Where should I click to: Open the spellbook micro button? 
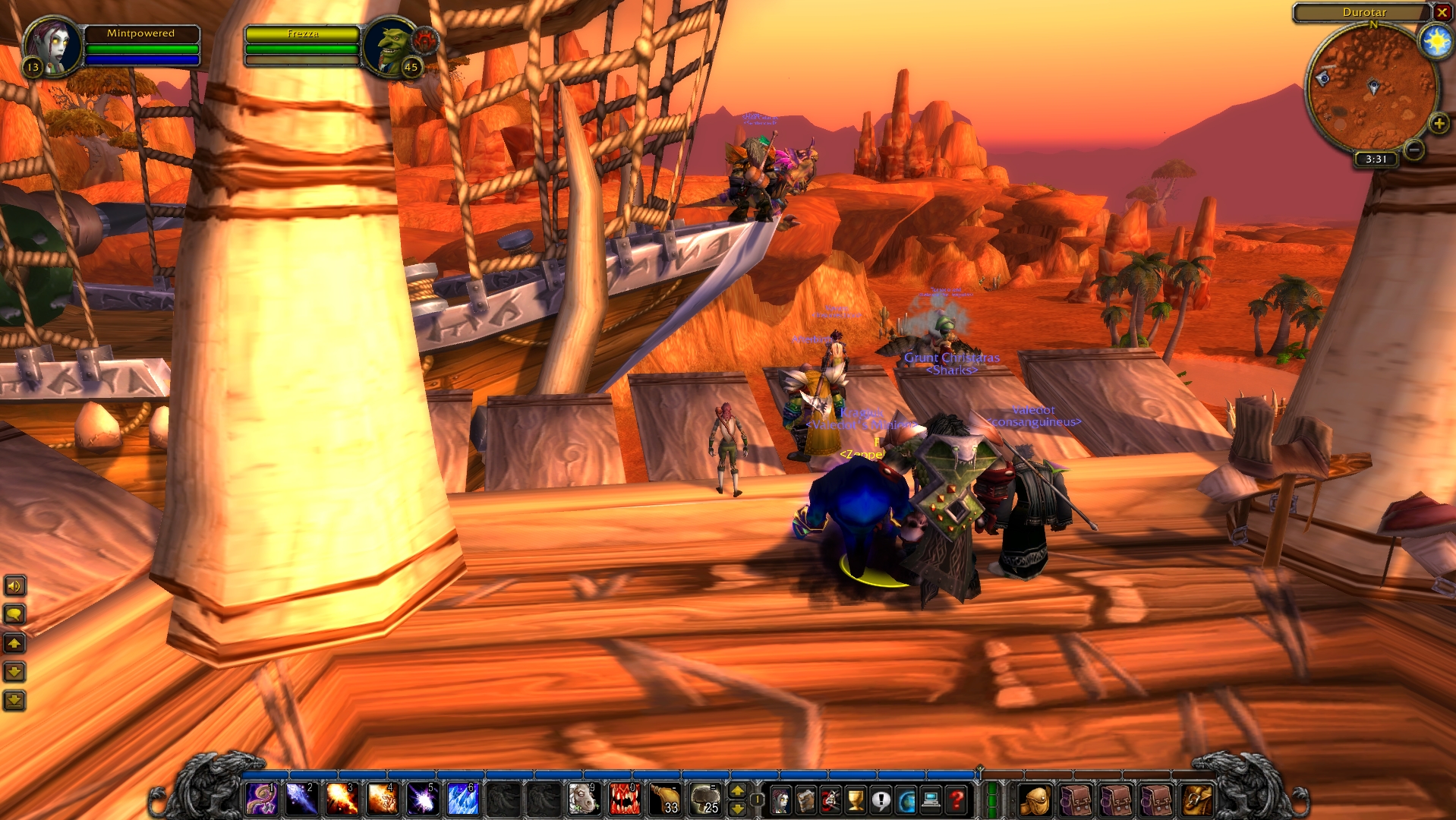805,799
